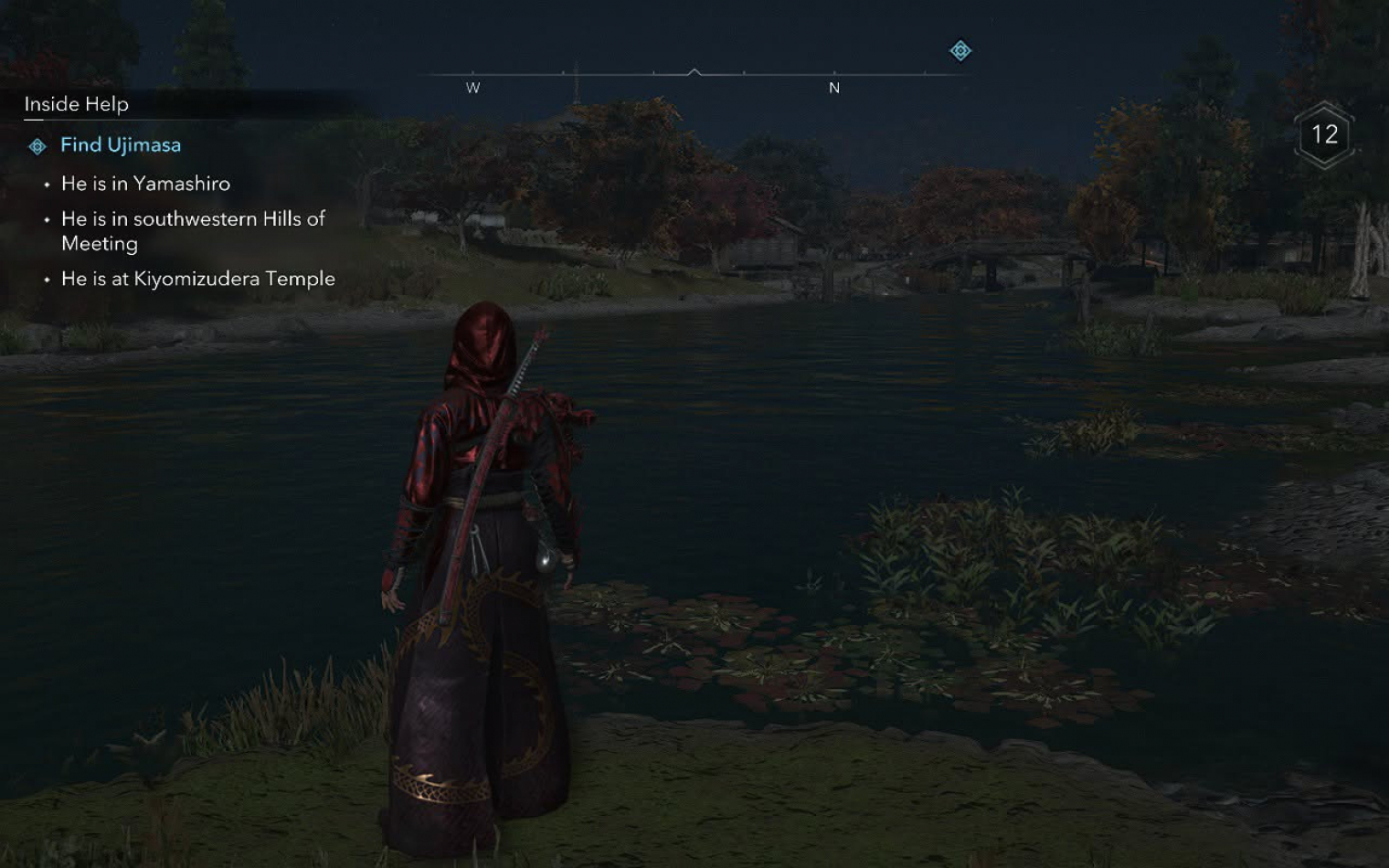Open the Inside Help quest title

tap(77, 104)
